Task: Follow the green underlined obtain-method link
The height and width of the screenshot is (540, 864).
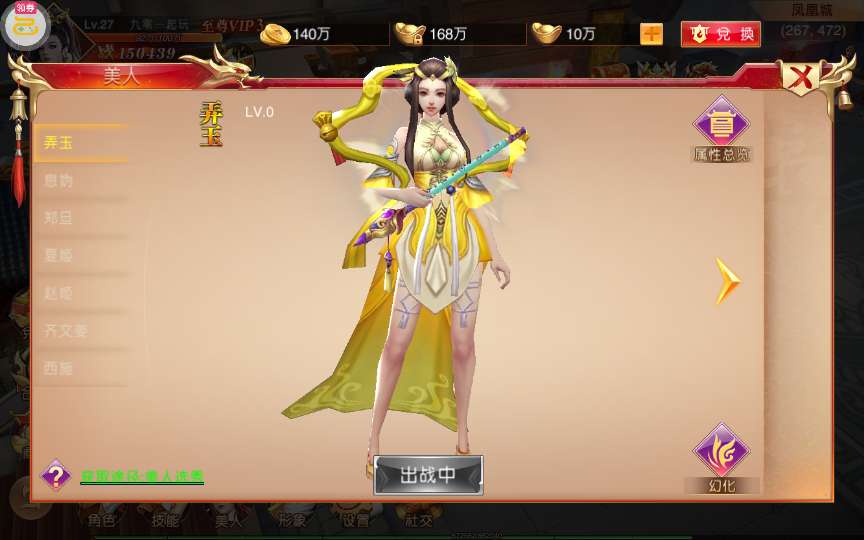Action: pos(142,477)
